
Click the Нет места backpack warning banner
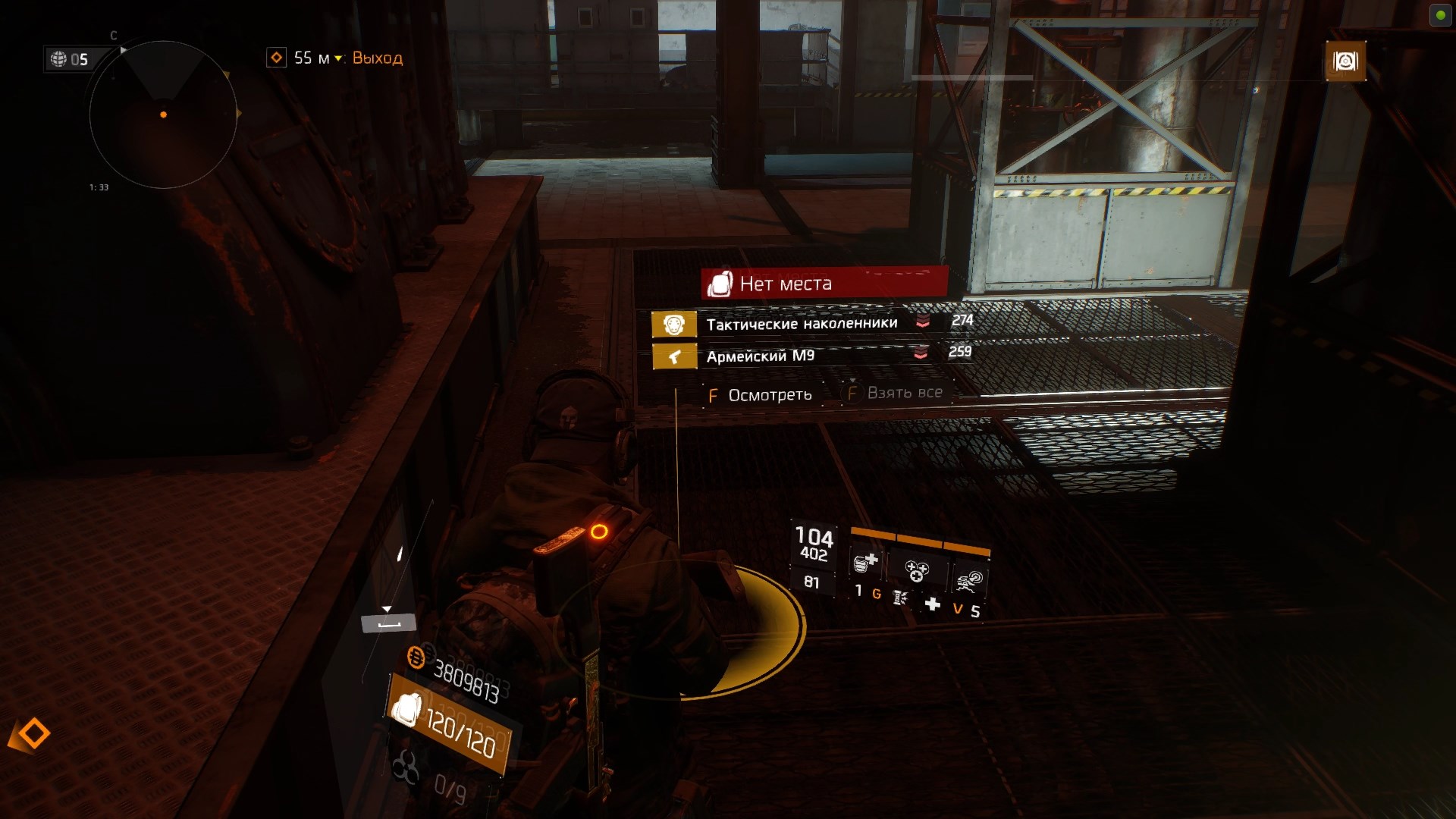[x=824, y=283]
